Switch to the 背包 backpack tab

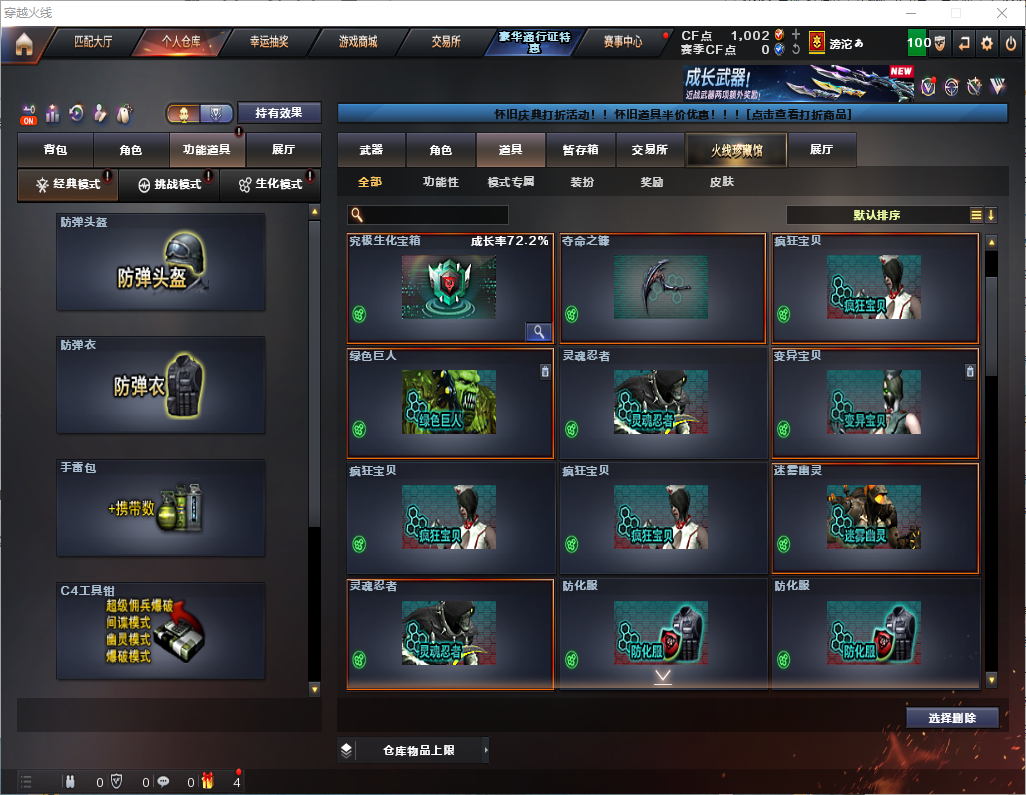pos(55,150)
